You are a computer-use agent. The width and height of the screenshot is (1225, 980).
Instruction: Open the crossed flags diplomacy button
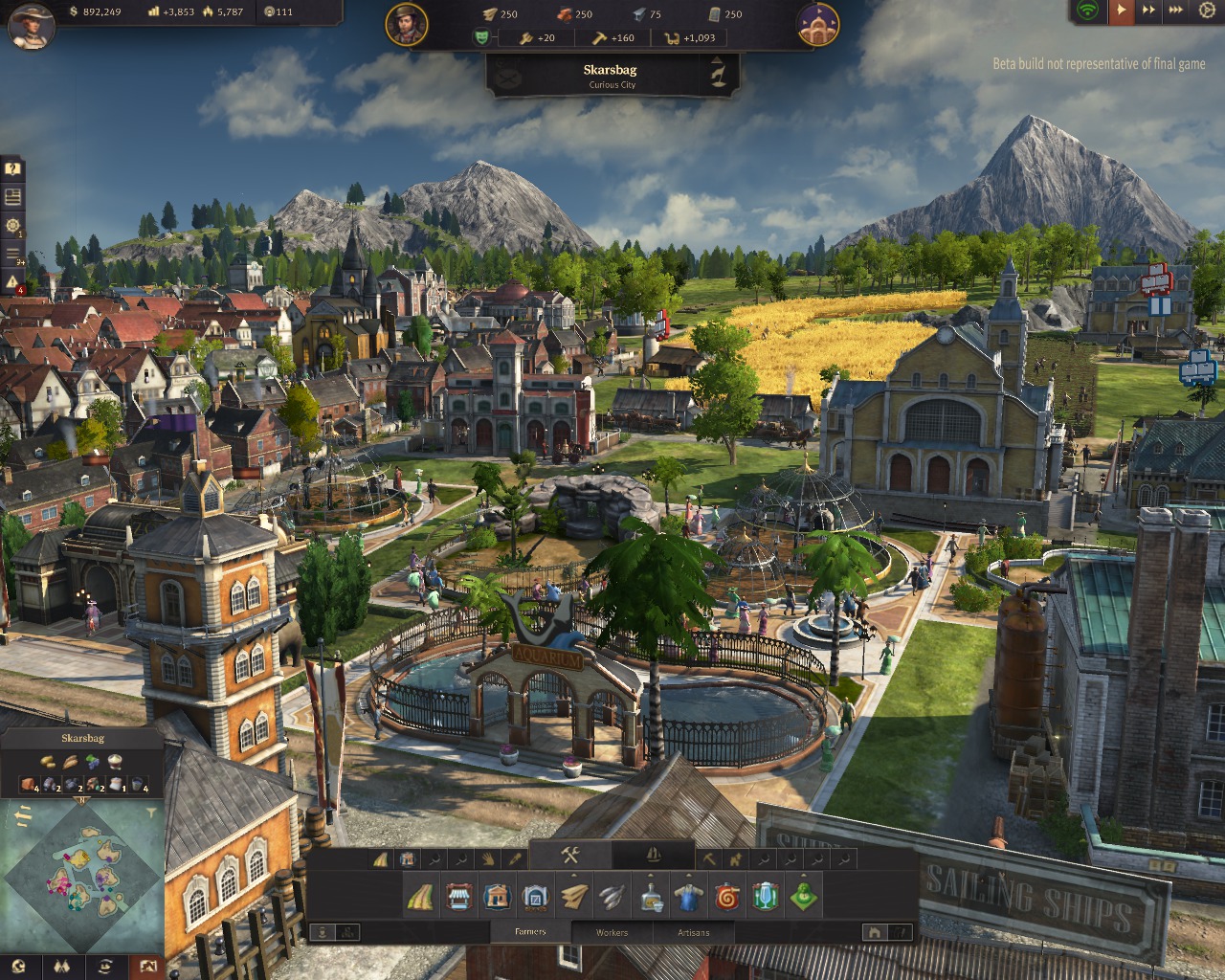(x=63, y=966)
